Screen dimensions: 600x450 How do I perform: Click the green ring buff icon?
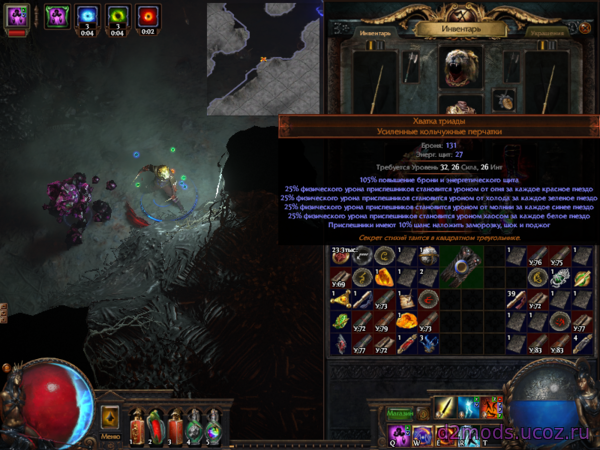click(x=117, y=17)
